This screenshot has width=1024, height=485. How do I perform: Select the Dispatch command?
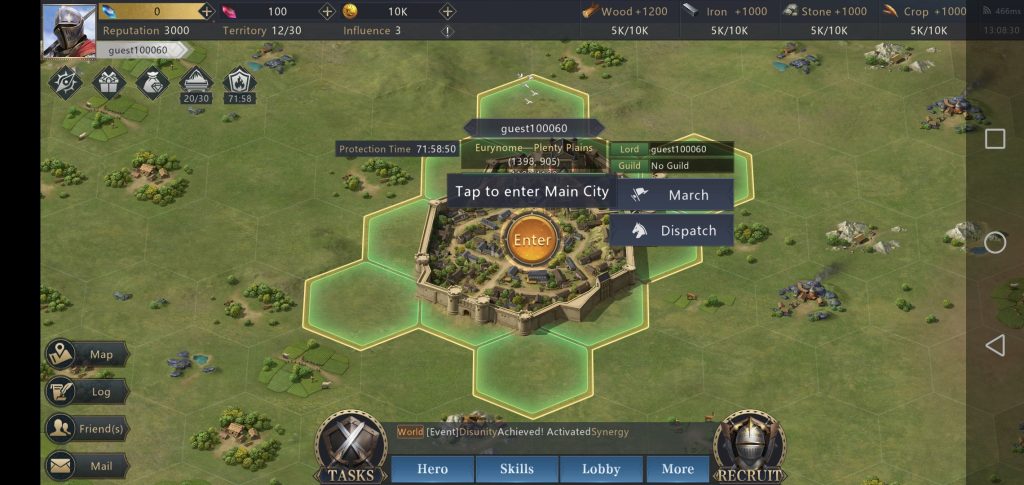point(675,231)
